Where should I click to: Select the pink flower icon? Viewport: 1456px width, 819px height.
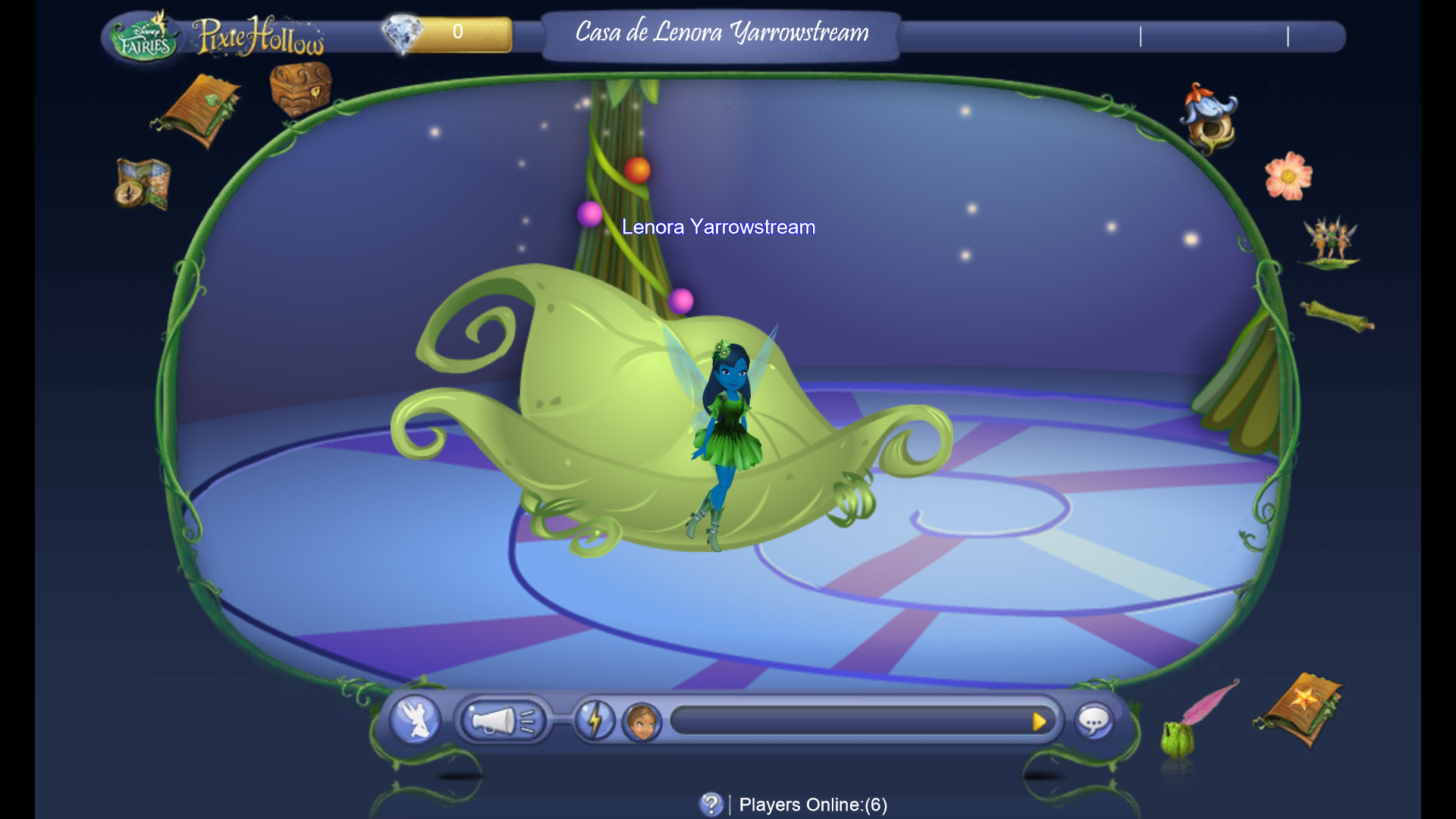click(x=1288, y=176)
